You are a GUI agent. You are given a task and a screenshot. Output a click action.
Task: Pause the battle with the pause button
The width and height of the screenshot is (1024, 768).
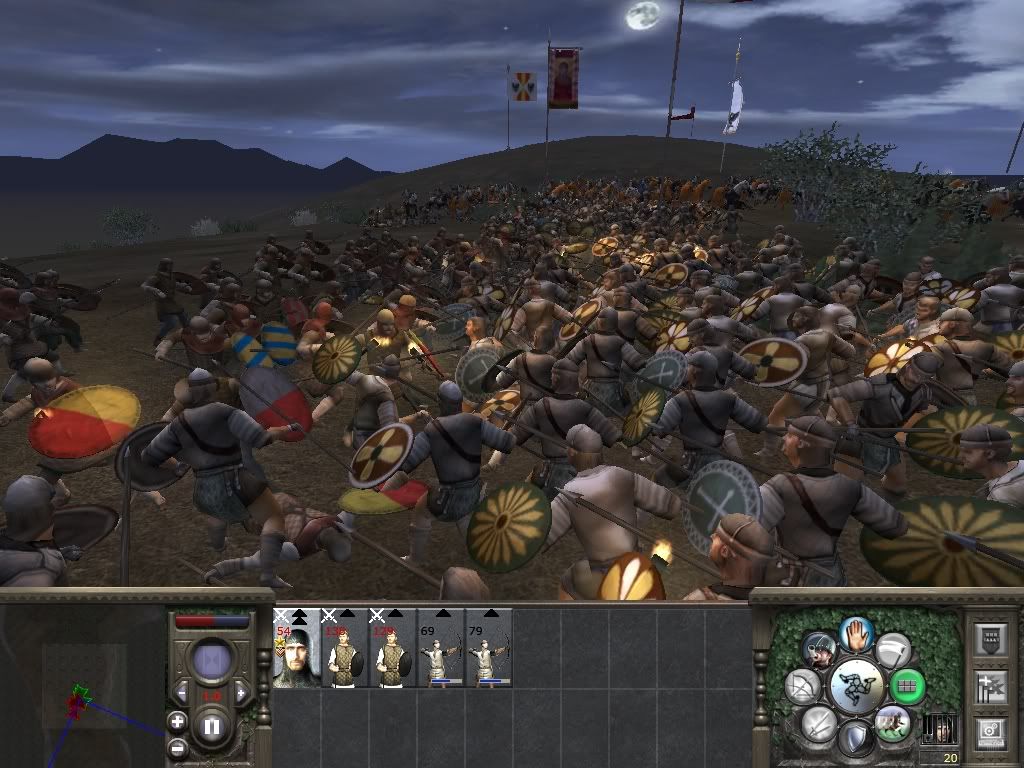click(212, 726)
